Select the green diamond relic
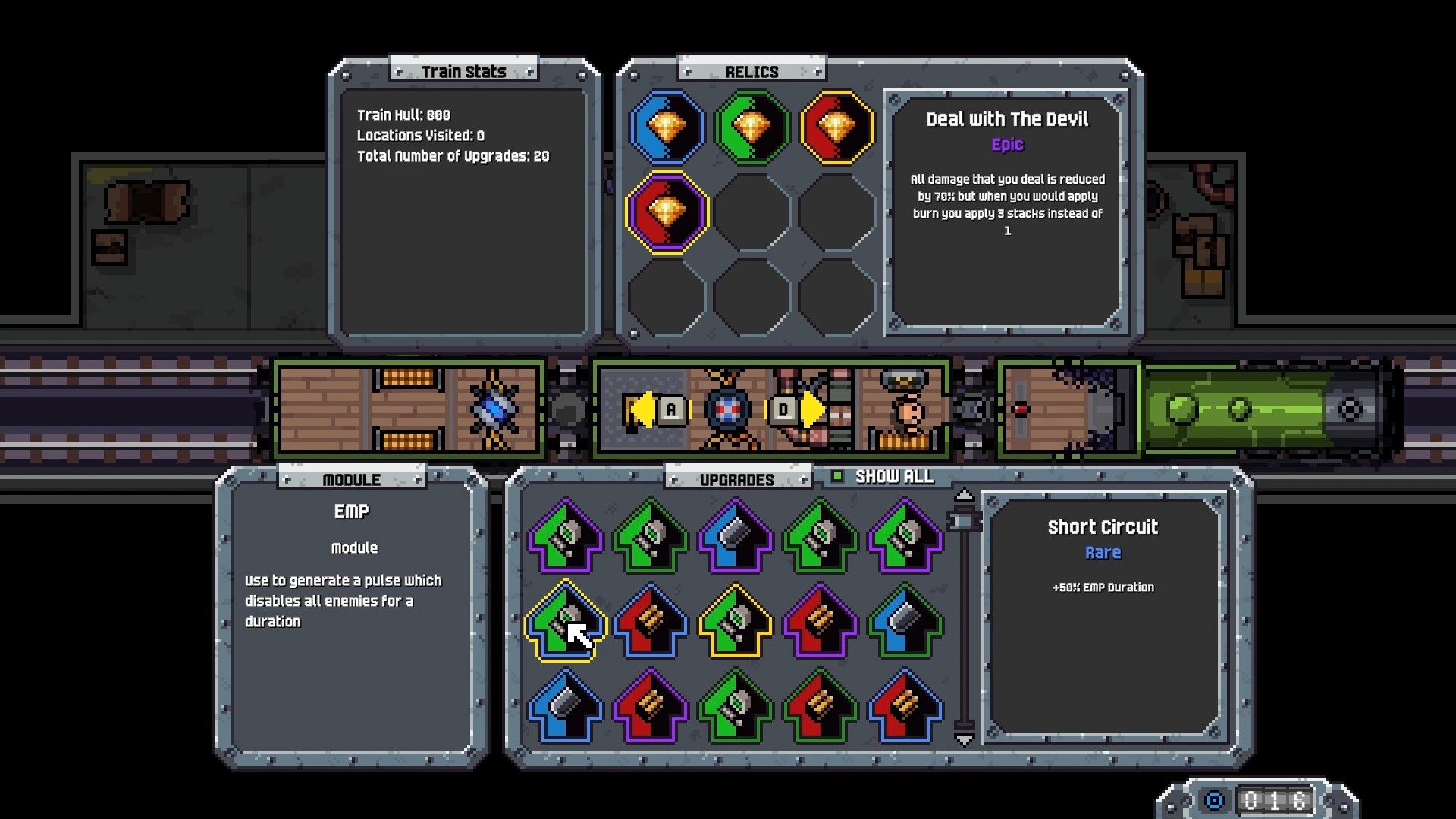This screenshot has width=1456, height=819. coord(752,127)
